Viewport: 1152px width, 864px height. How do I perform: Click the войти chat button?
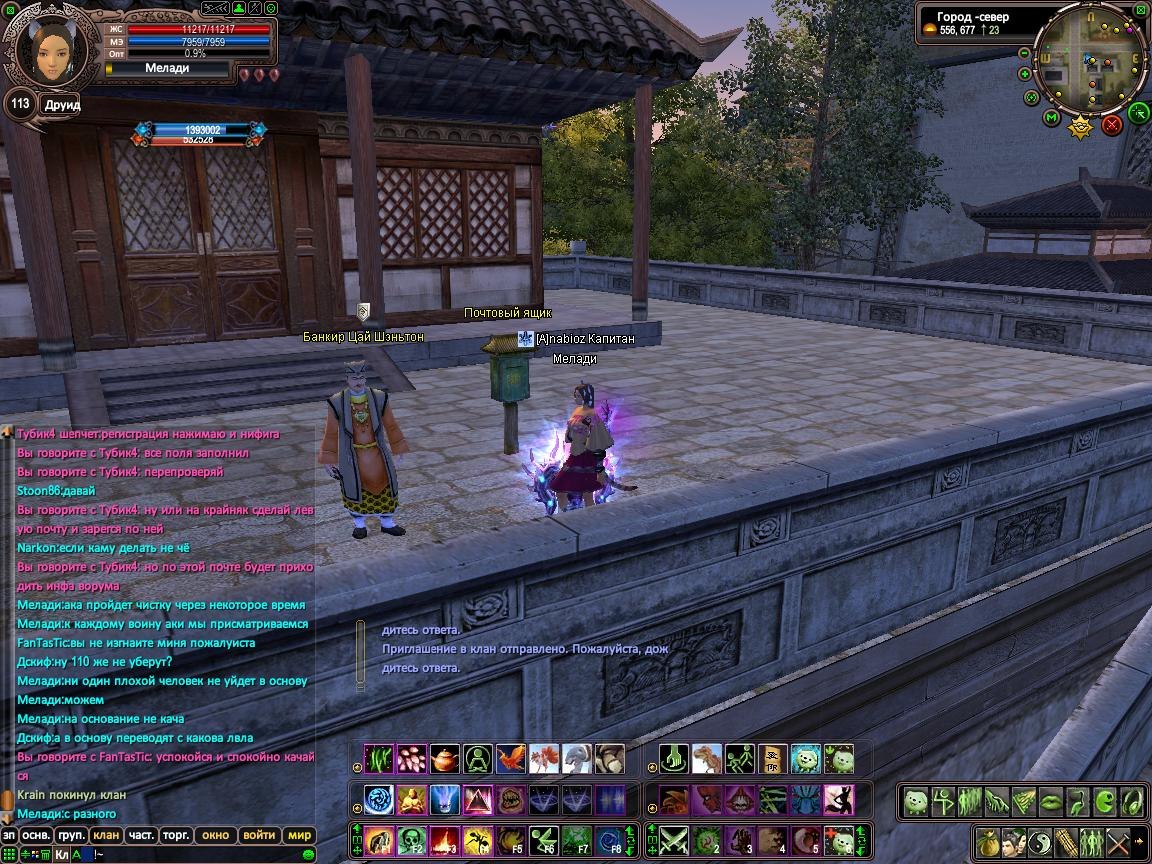tap(259, 835)
